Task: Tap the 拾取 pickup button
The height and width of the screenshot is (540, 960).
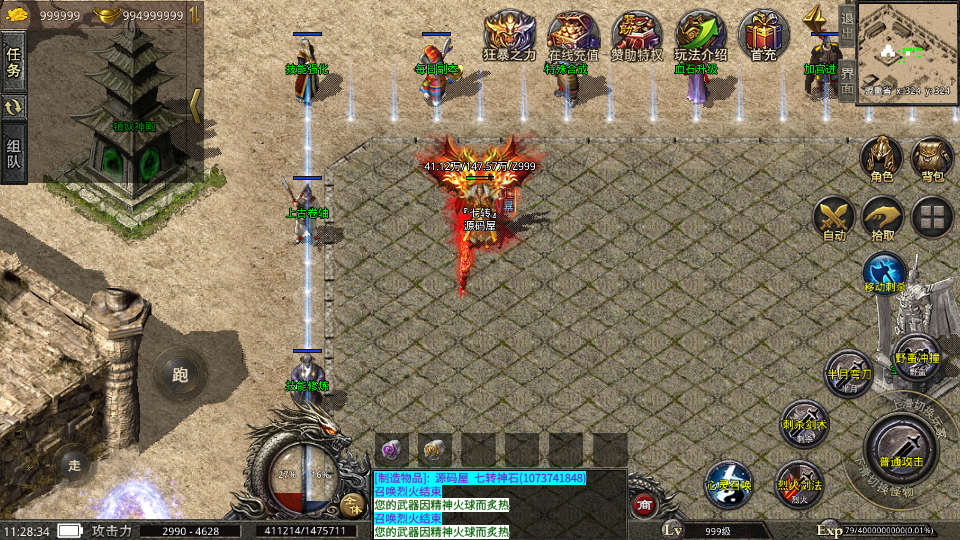Action: click(882, 218)
